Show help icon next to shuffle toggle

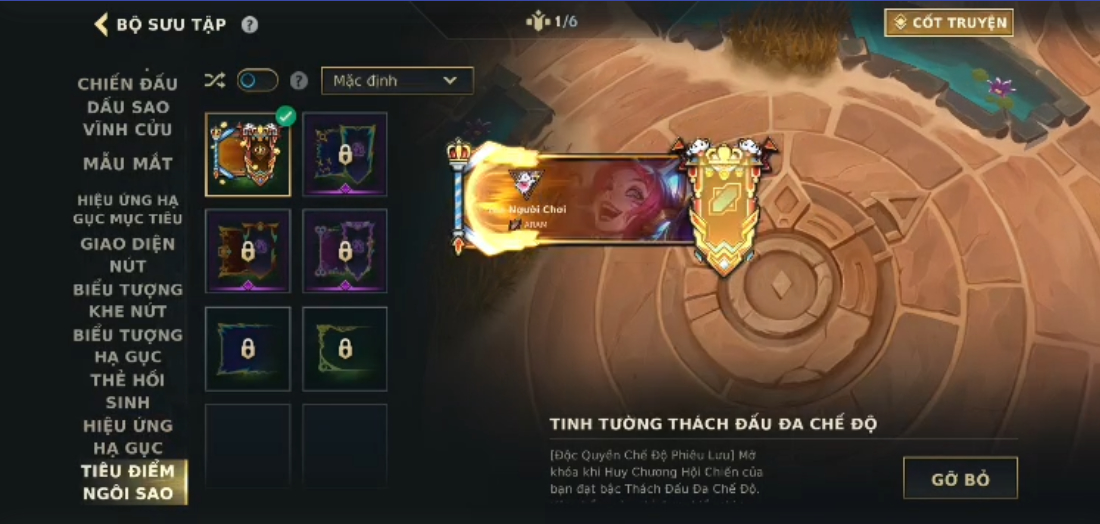pos(298,81)
